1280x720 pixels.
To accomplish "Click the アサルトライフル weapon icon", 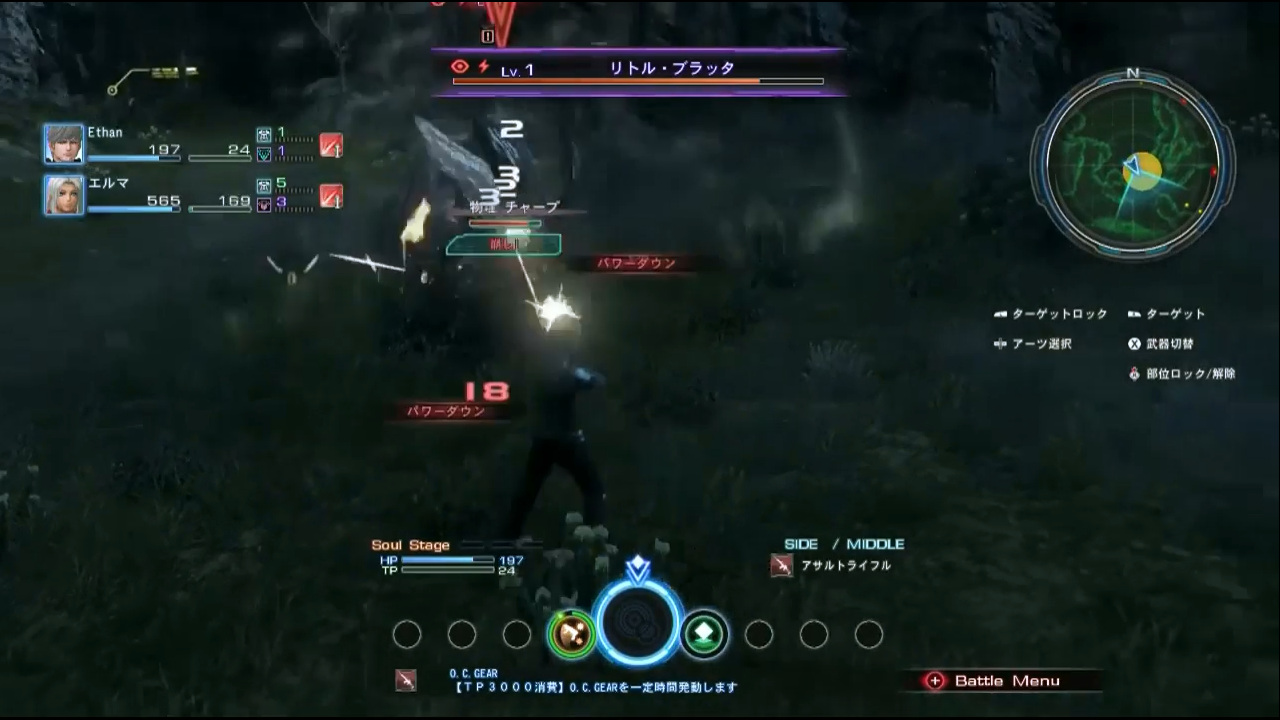I will [x=782, y=566].
